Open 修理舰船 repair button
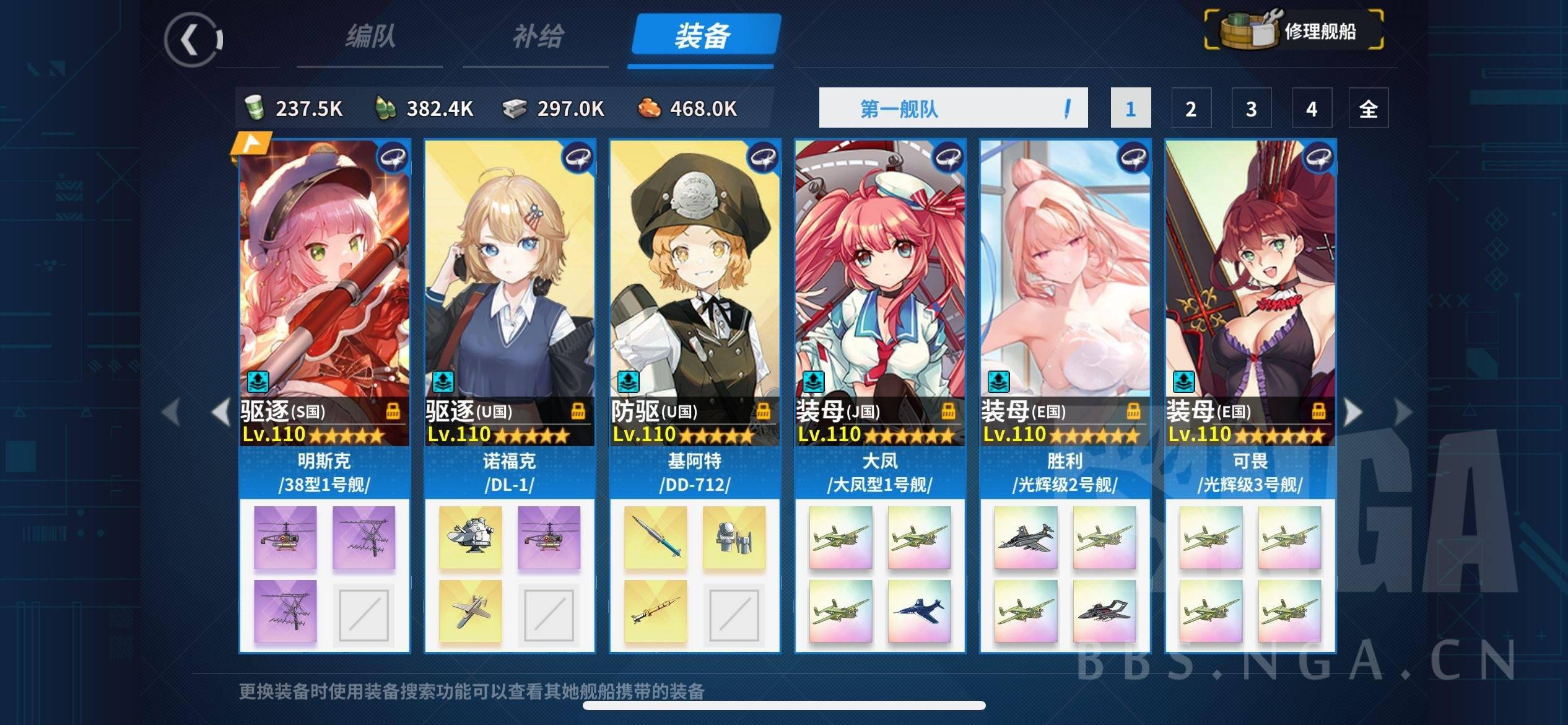The height and width of the screenshot is (725, 1568). coord(1294,30)
